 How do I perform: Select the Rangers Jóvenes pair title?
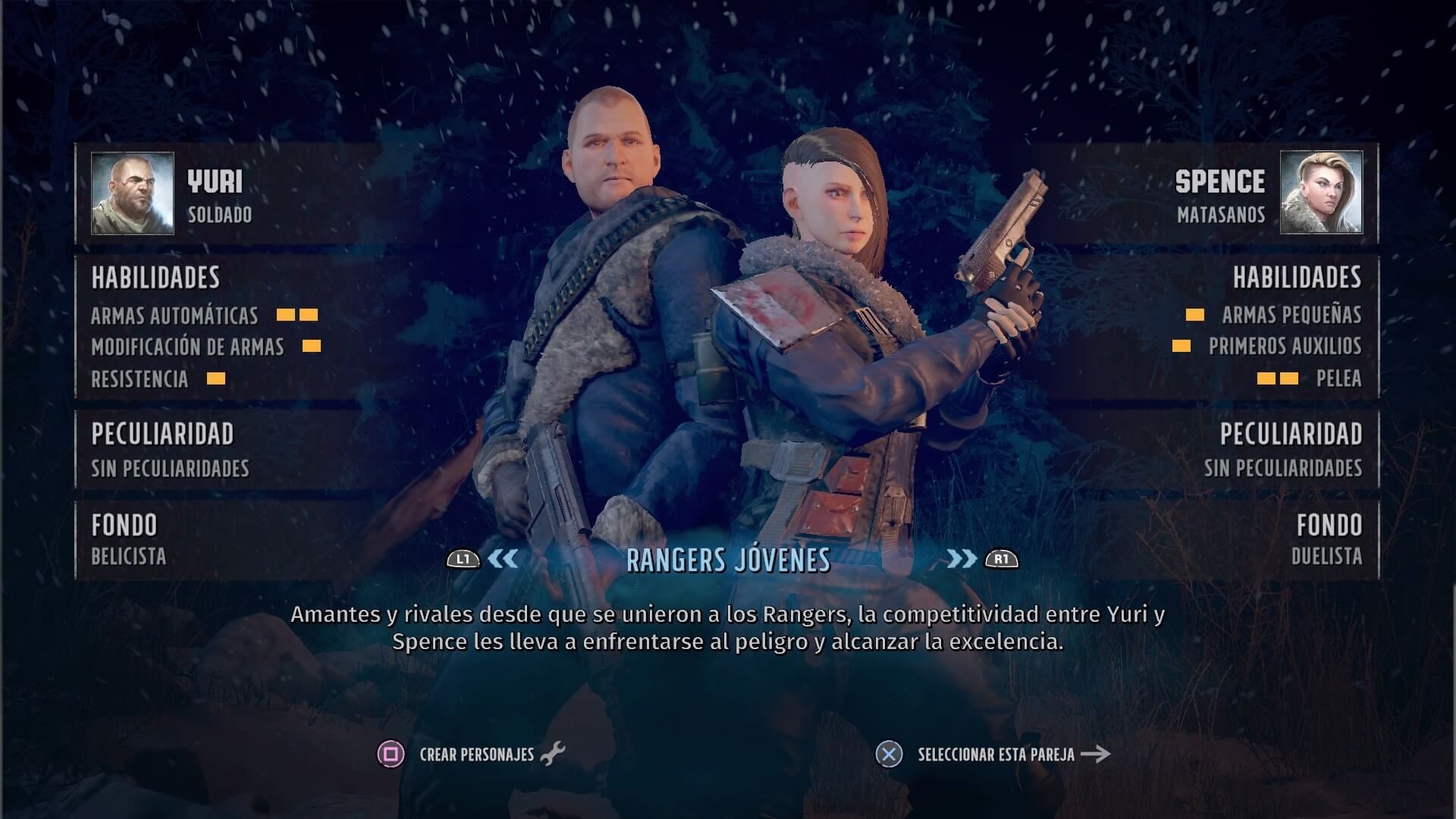[728, 561]
